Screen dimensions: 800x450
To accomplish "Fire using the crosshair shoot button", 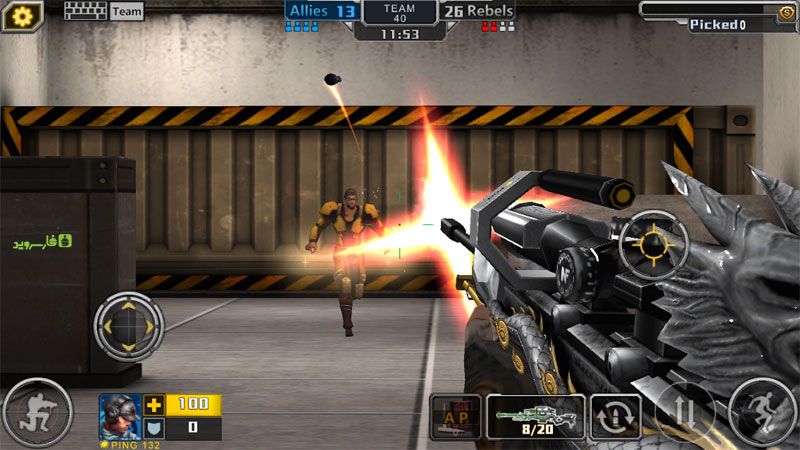I will coord(653,242).
